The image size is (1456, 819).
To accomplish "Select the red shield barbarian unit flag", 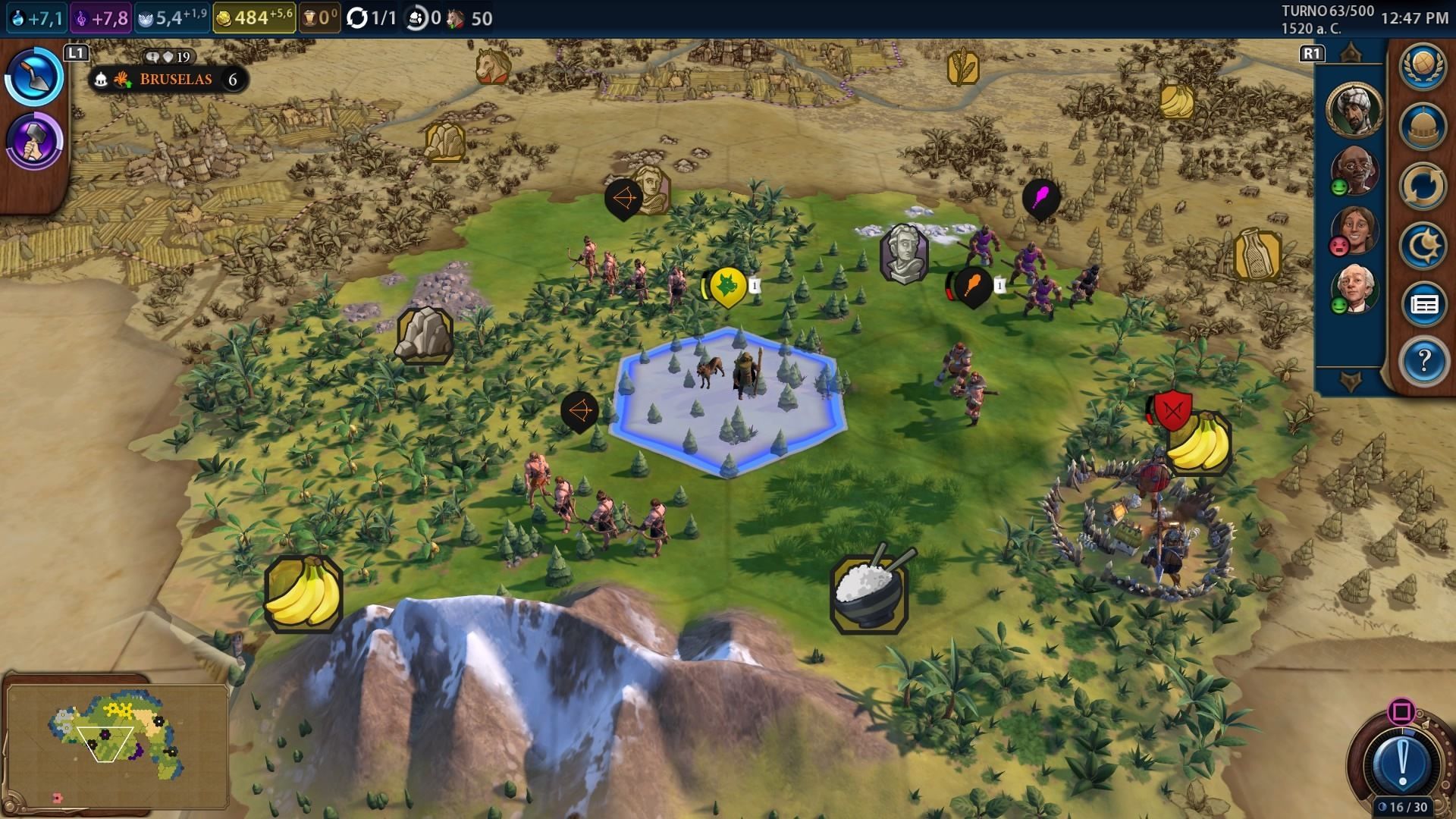I will click(1173, 410).
